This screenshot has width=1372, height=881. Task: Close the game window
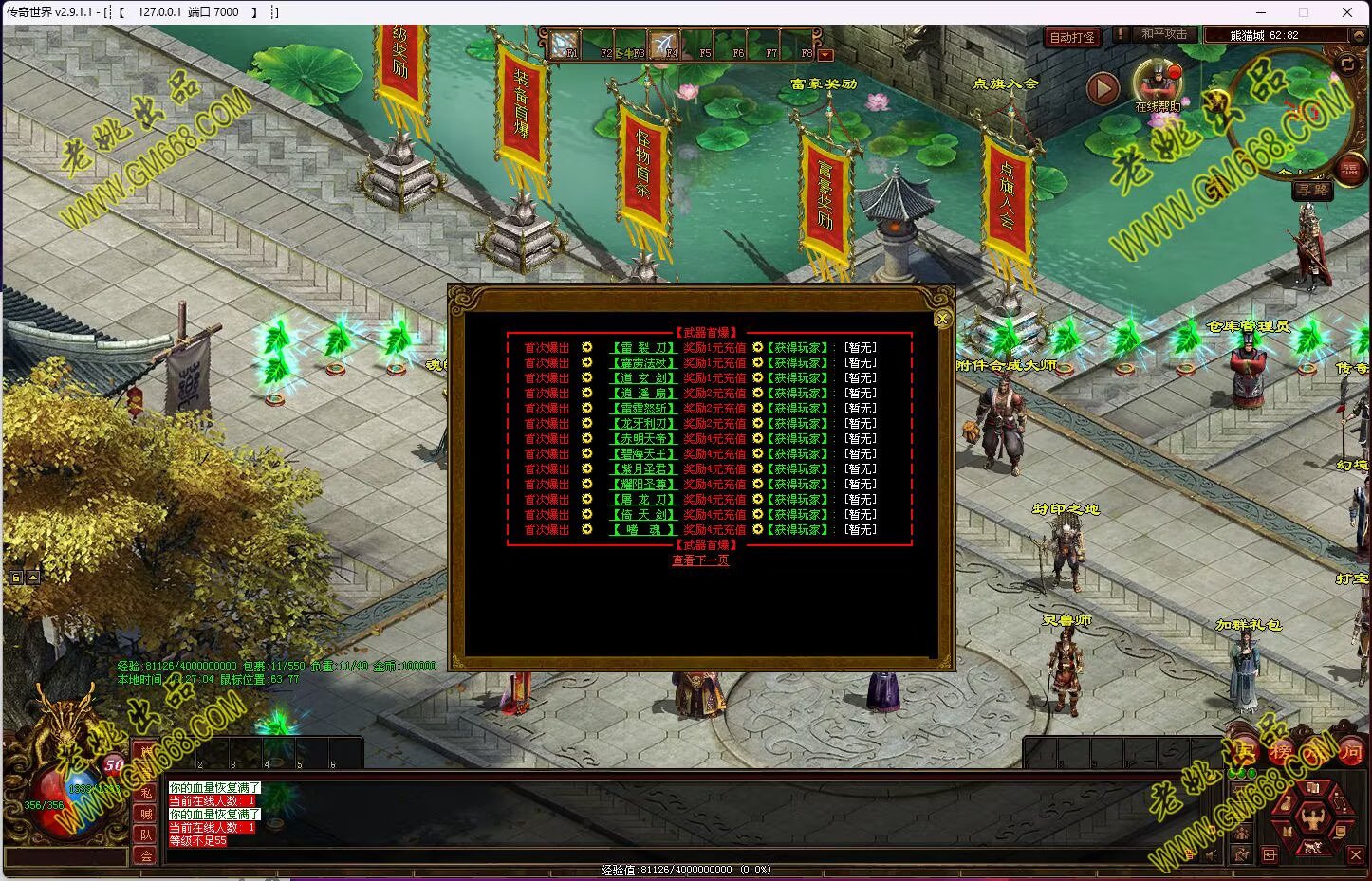[1347, 12]
